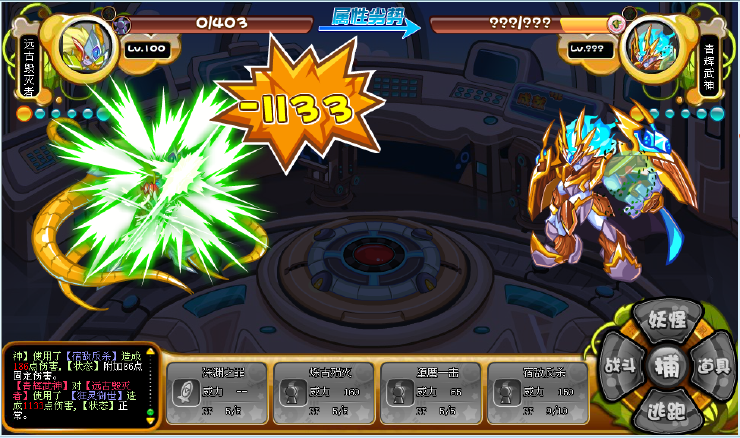Screen dimensions: 740x438
Task: Open the 道具 (items) menu
Action: click(x=713, y=364)
